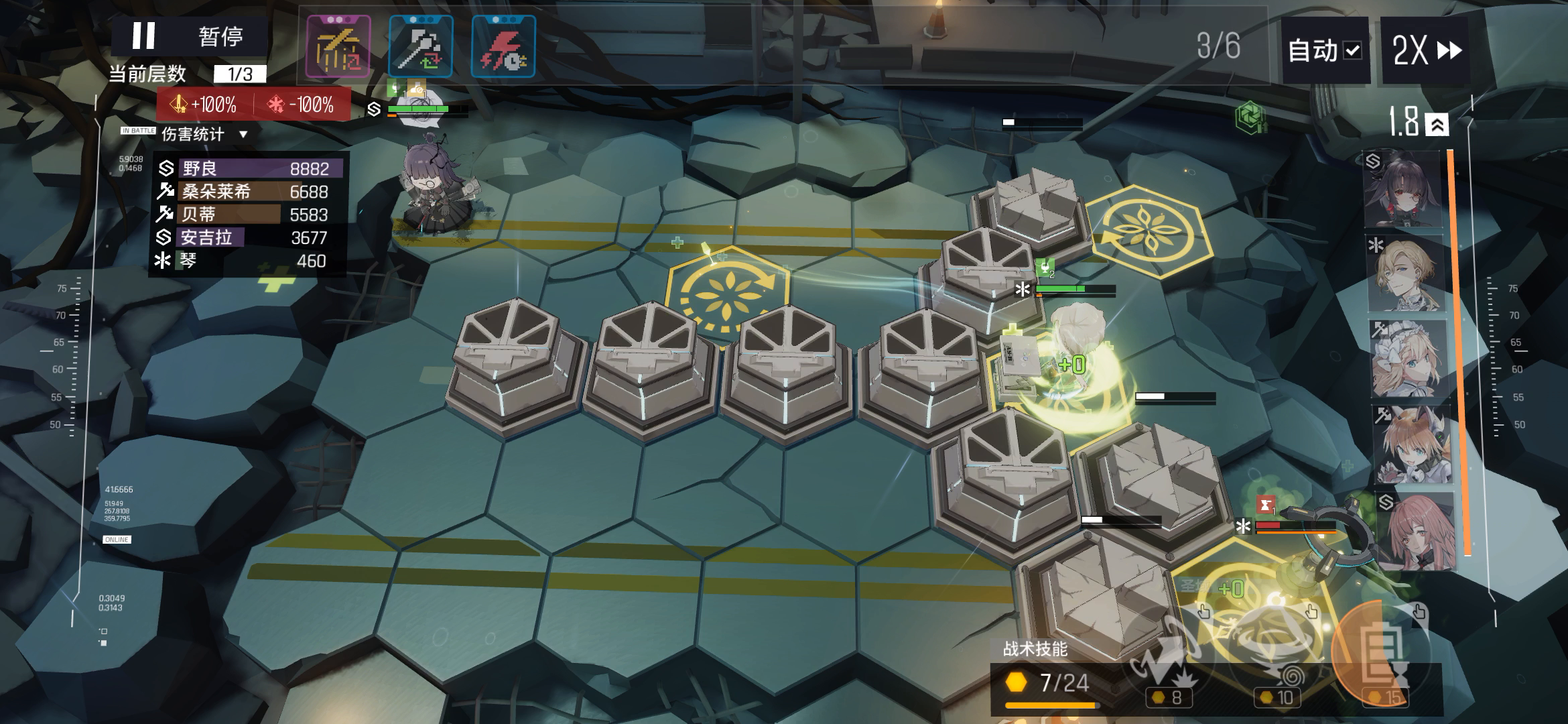Open the axe function card icon
Viewport: 1568px width, 724px height.
pos(421,47)
